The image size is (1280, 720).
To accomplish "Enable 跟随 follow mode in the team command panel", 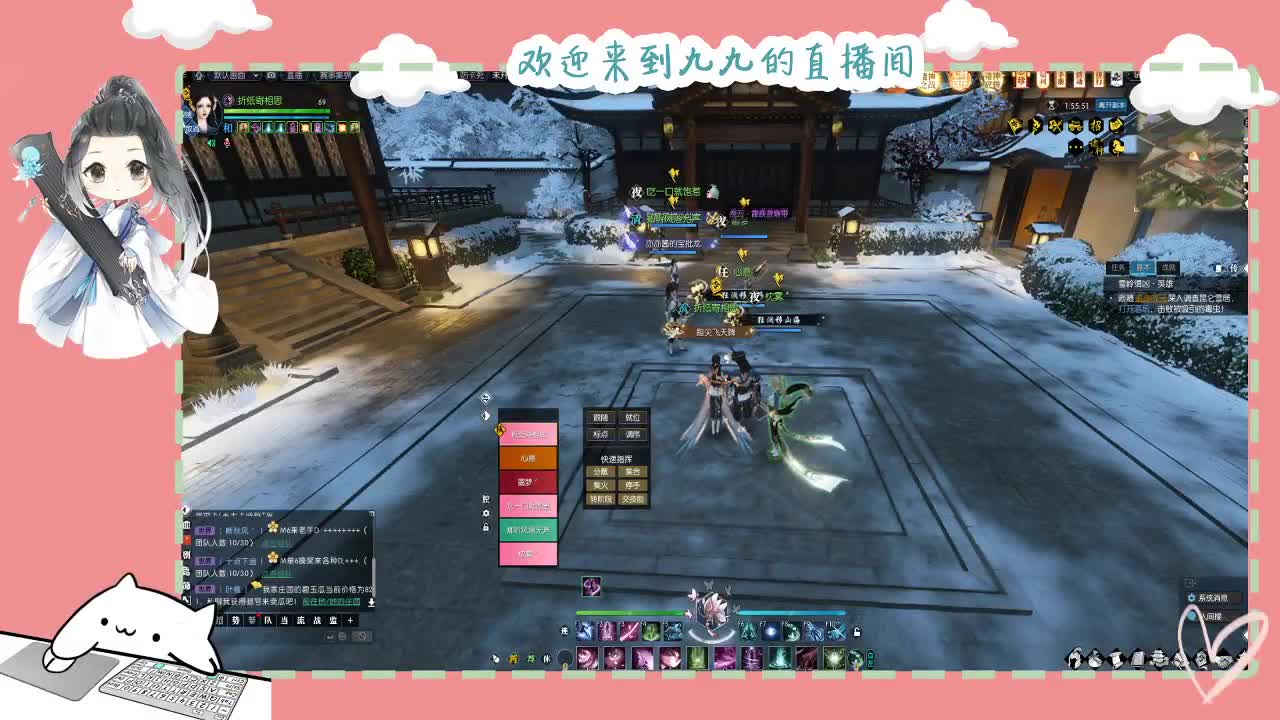I will point(600,417).
